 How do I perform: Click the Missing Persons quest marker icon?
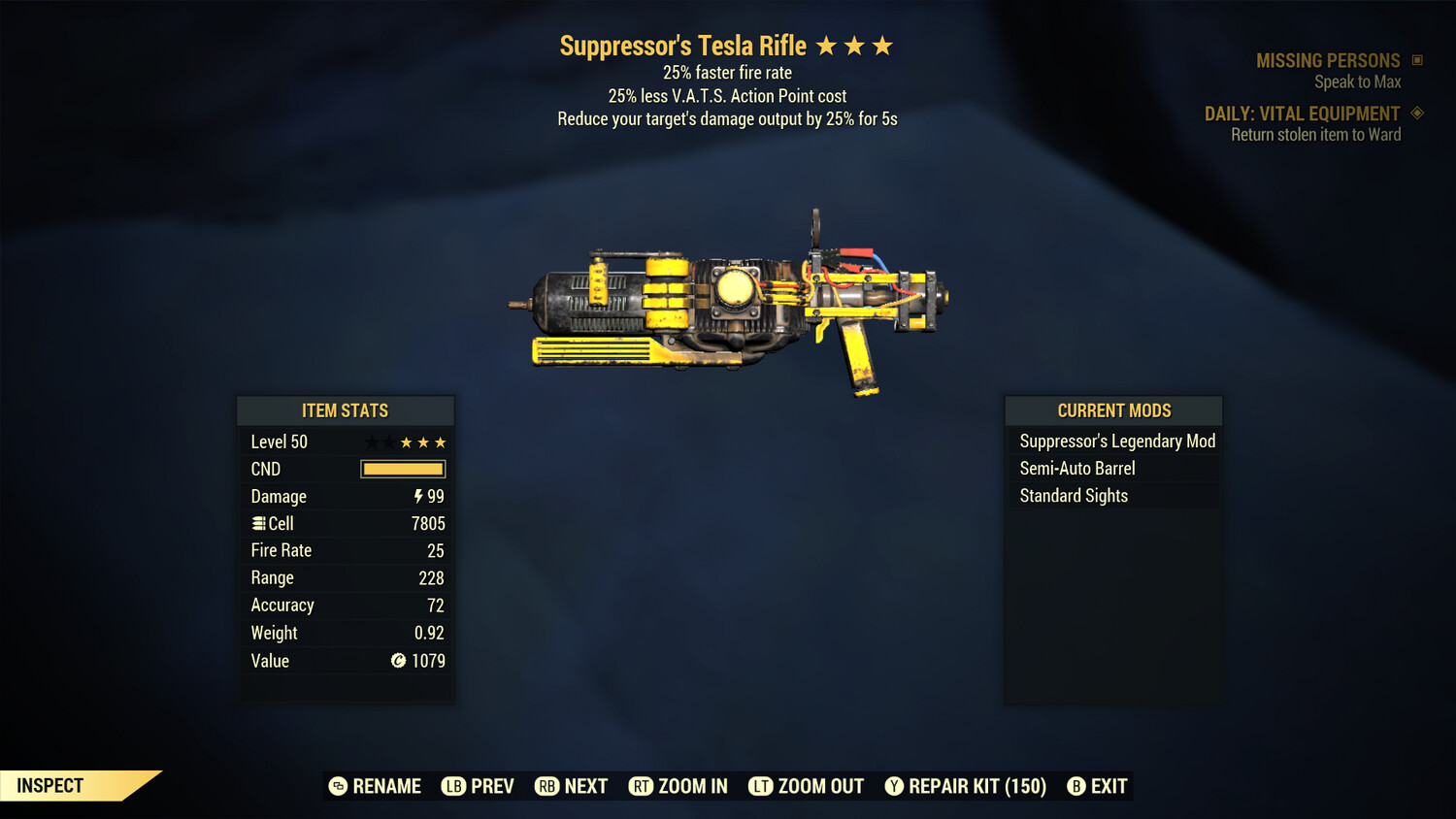pyautogui.click(x=1415, y=59)
